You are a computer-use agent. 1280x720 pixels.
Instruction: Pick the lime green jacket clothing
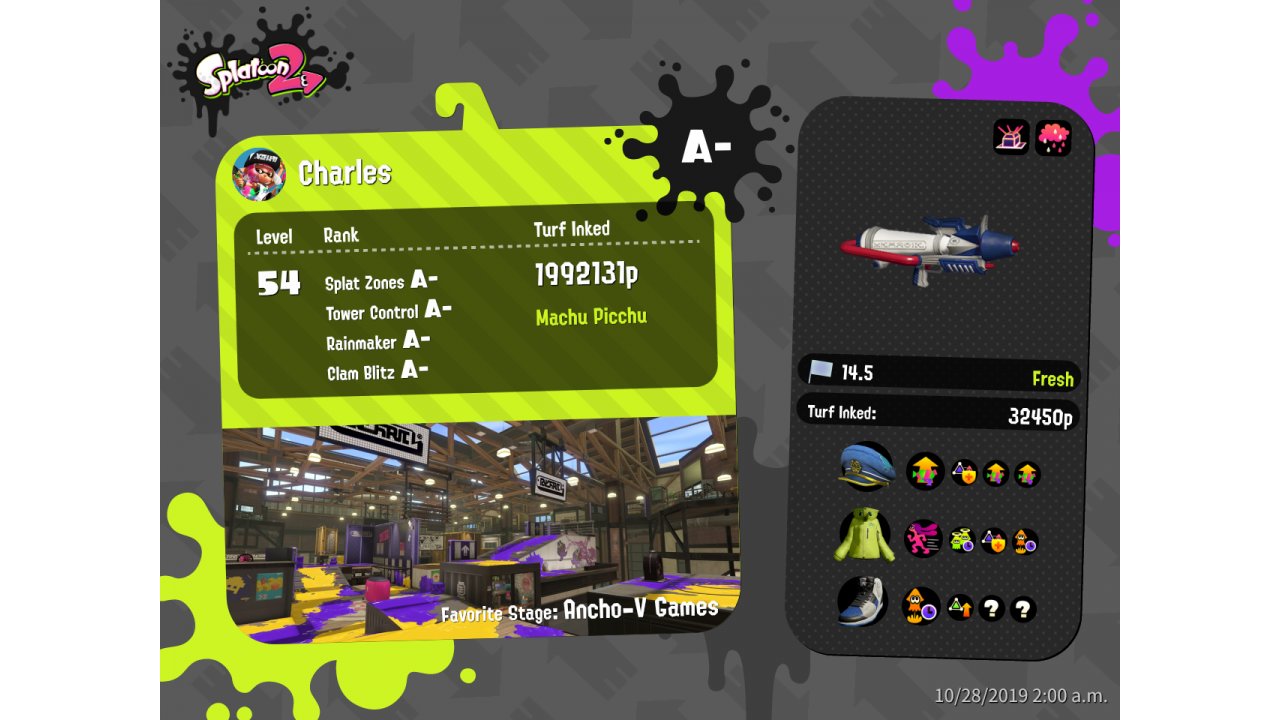[x=864, y=535]
